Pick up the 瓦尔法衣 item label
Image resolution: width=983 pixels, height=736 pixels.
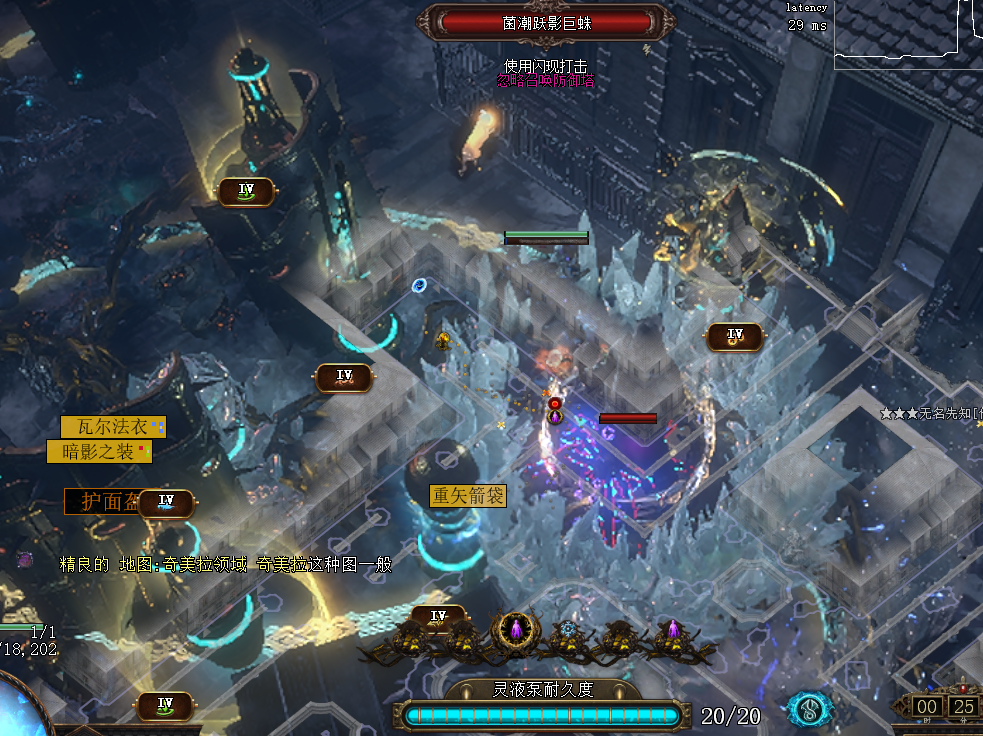[112, 427]
